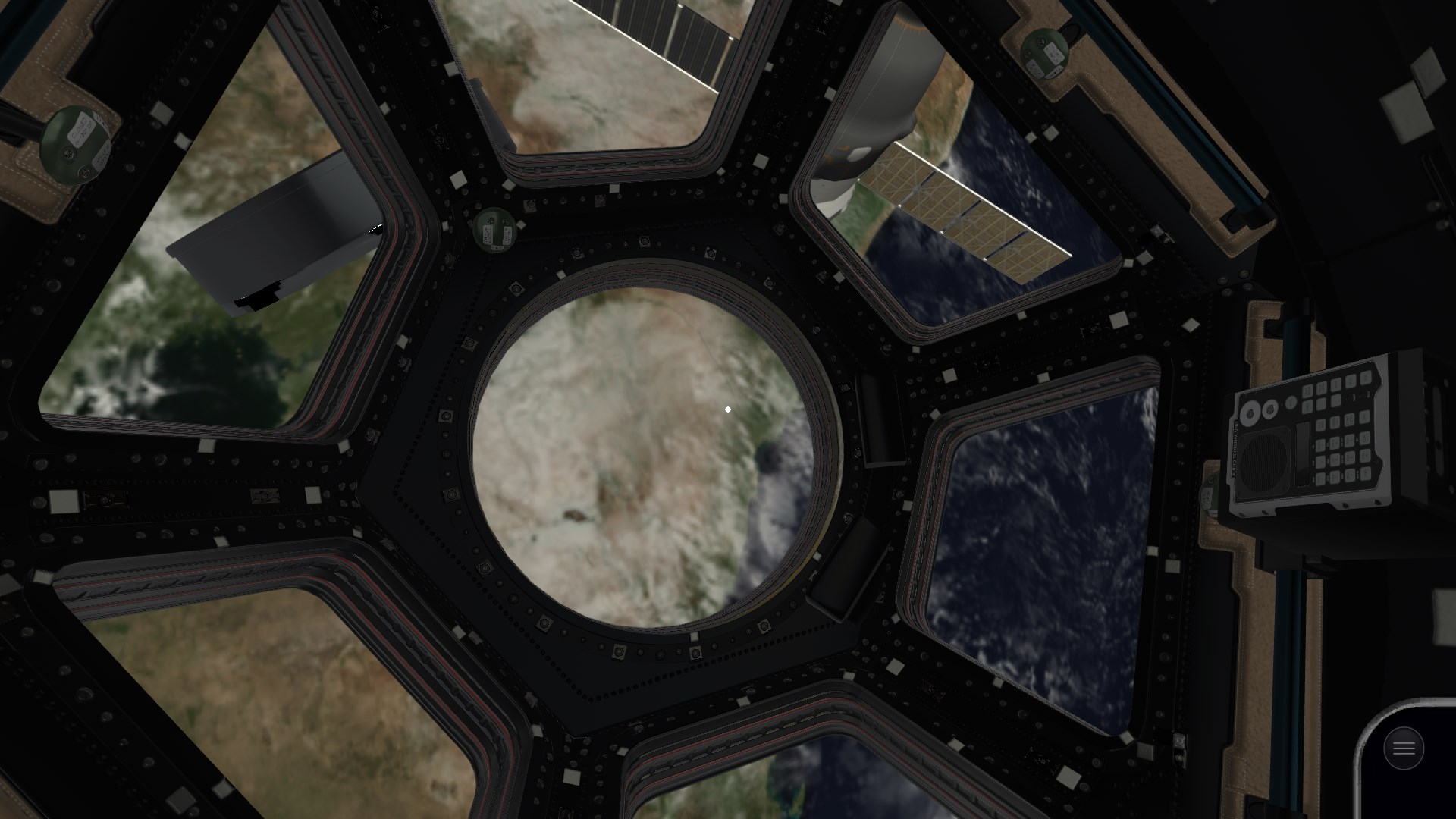
Task: Click the white targeting dot at screen center
Action: pyautogui.click(x=728, y=409)
